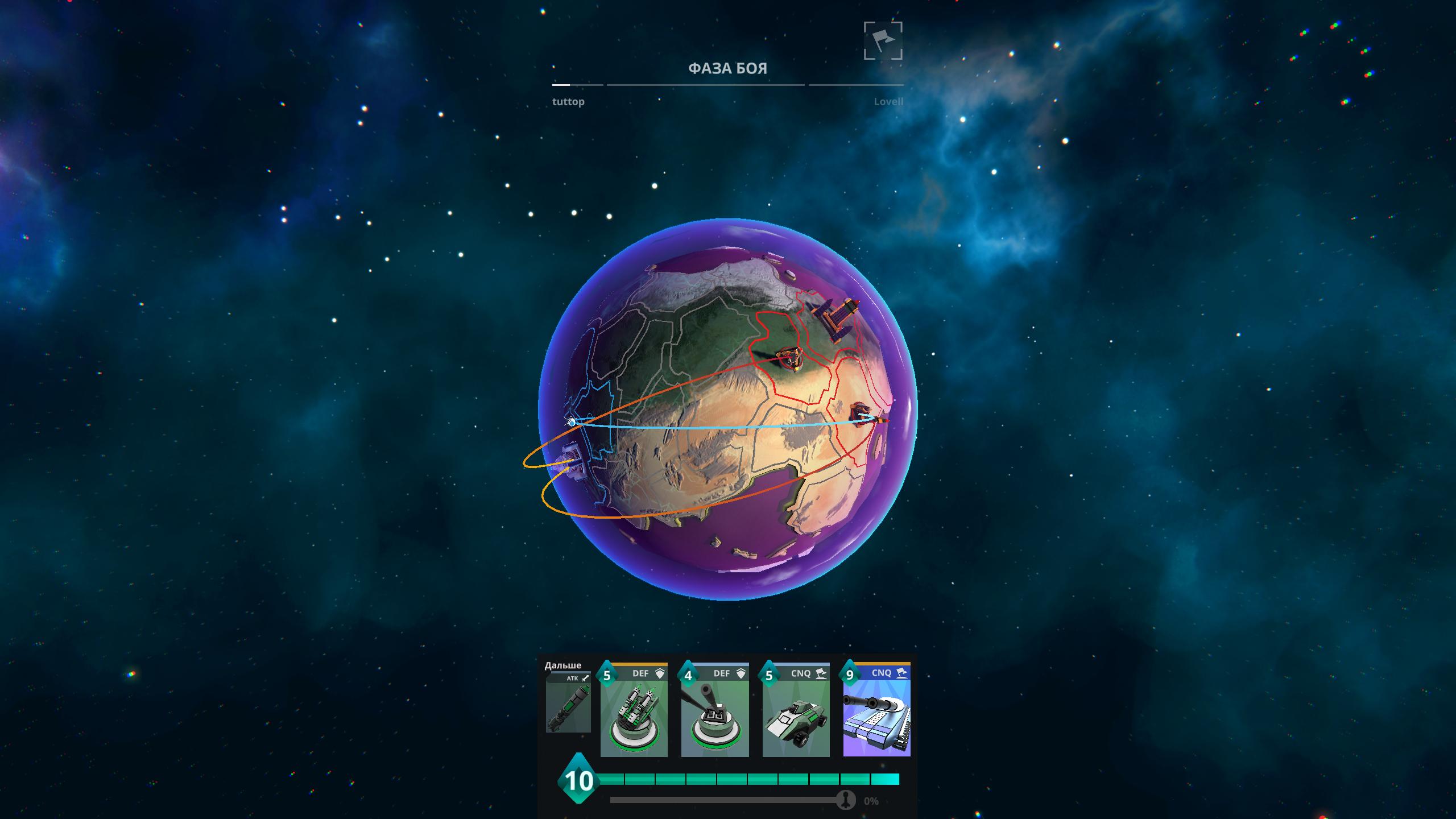The image size is (1456, 819).
Task: Select the cost-5 twin missile DEF turret card
Action: pyautogui.click(x=634, y=711)
